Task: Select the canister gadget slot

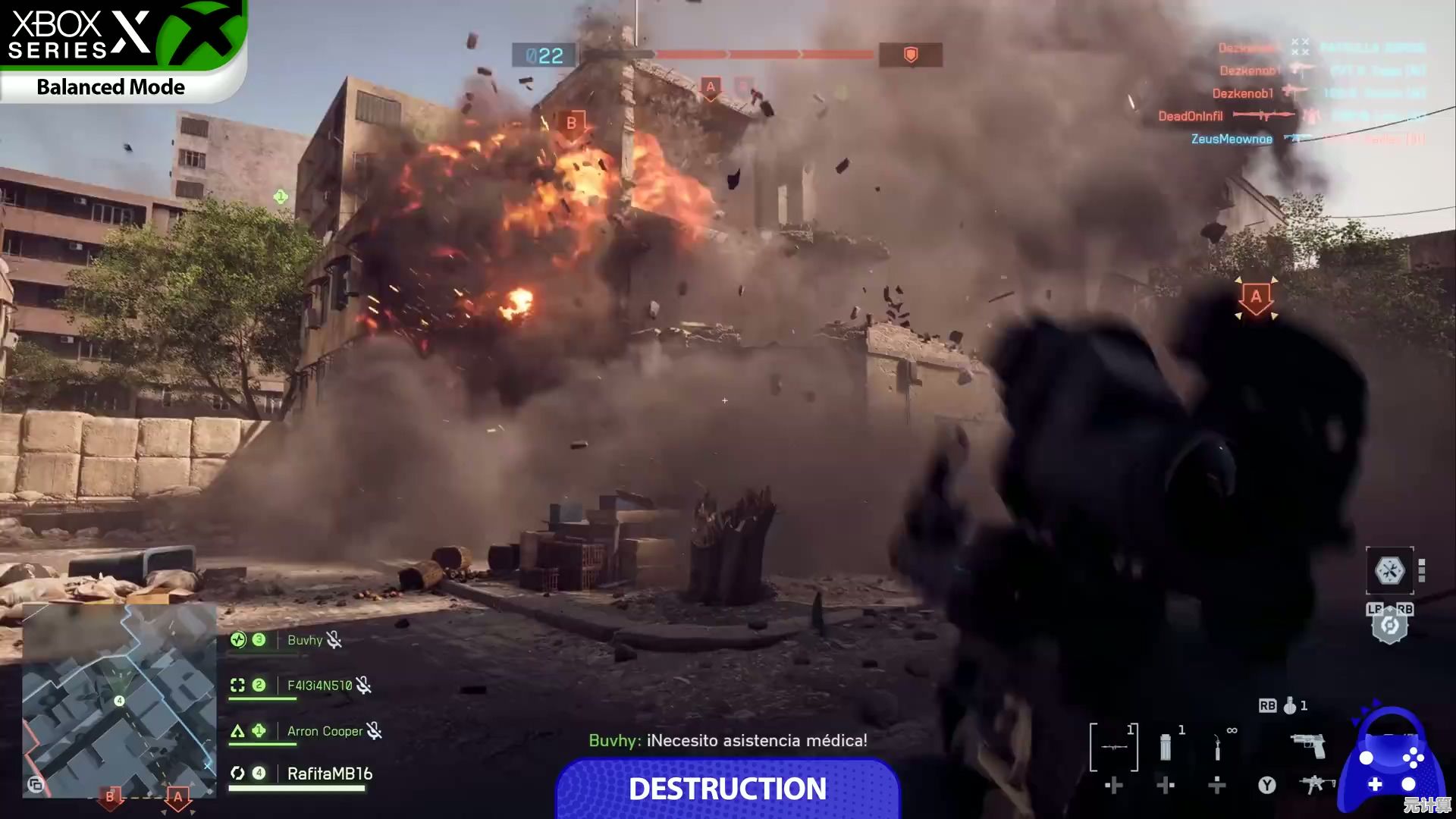Action: [1166, 747]
